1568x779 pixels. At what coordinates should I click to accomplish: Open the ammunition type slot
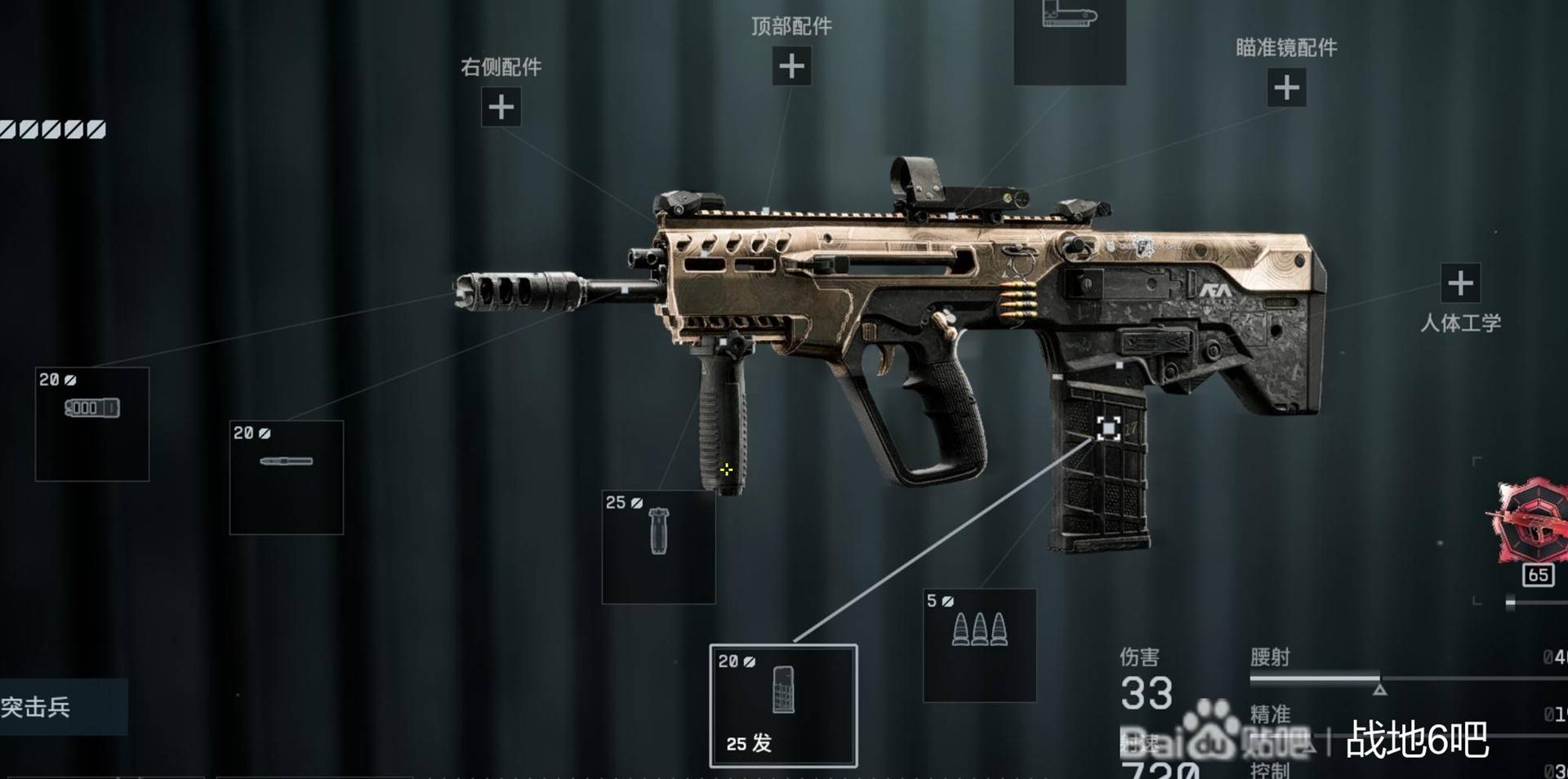tap(979, 645)
